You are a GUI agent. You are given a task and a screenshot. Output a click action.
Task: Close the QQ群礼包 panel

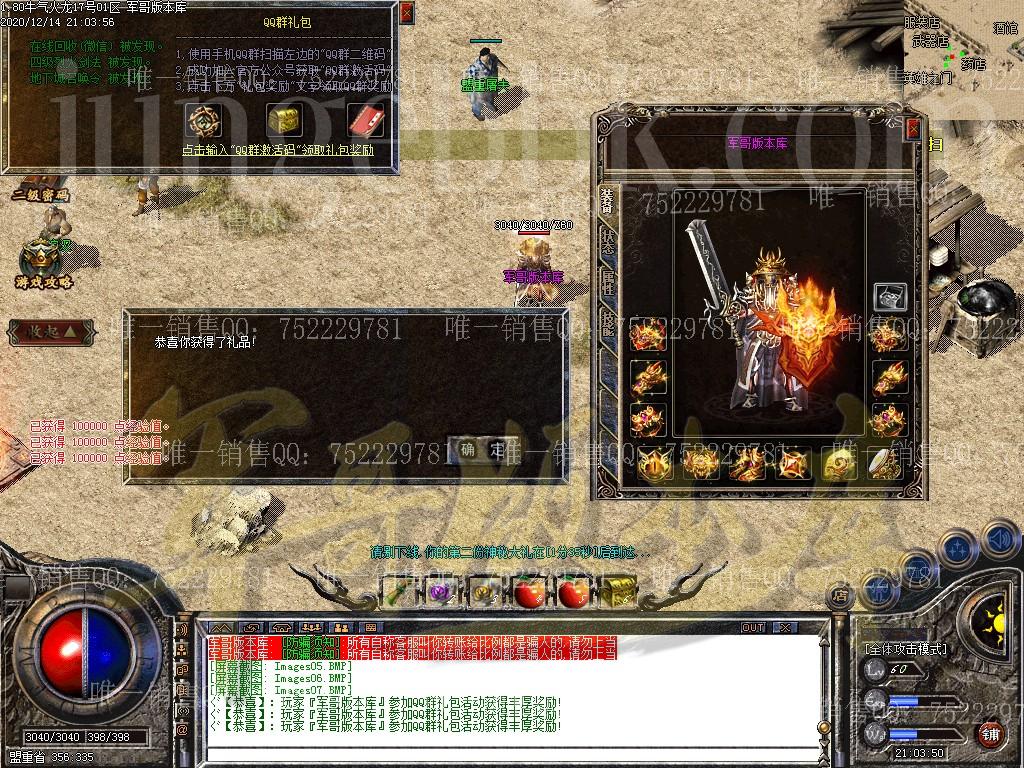tap(405, 14)
